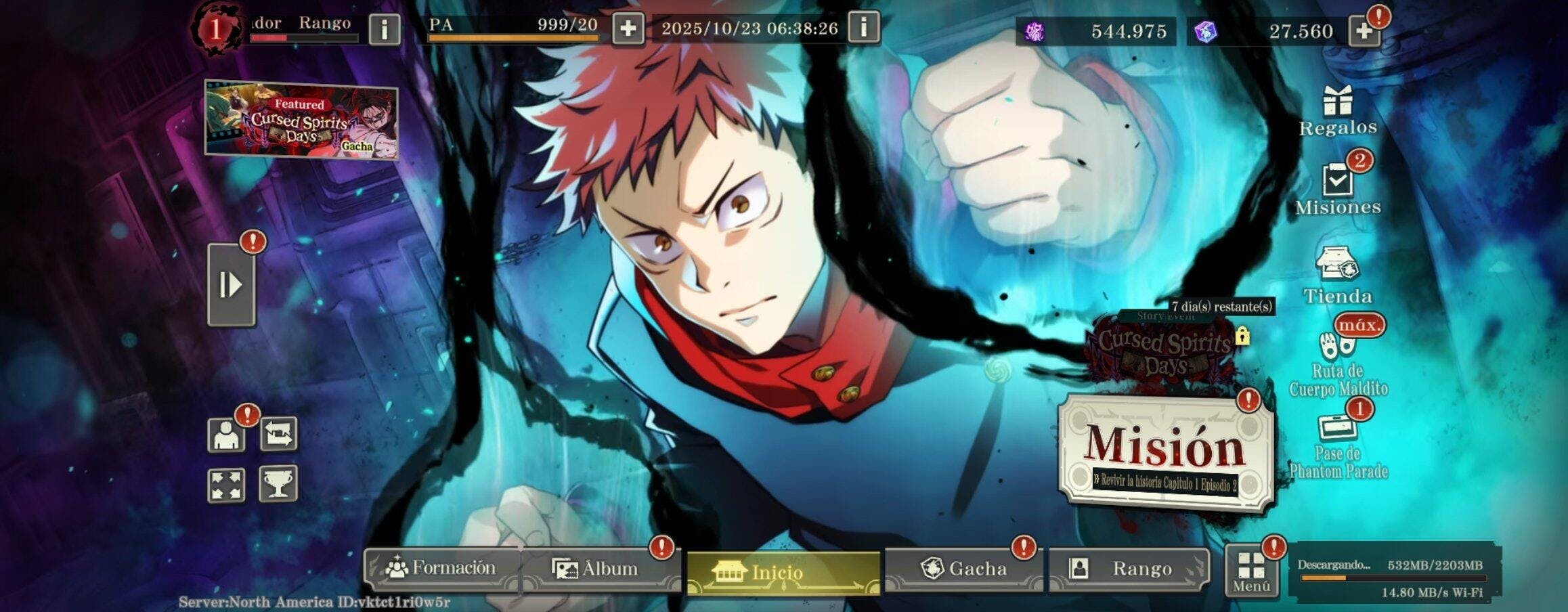
Task: Click the trophy icon button
Action: coord(278,484)
